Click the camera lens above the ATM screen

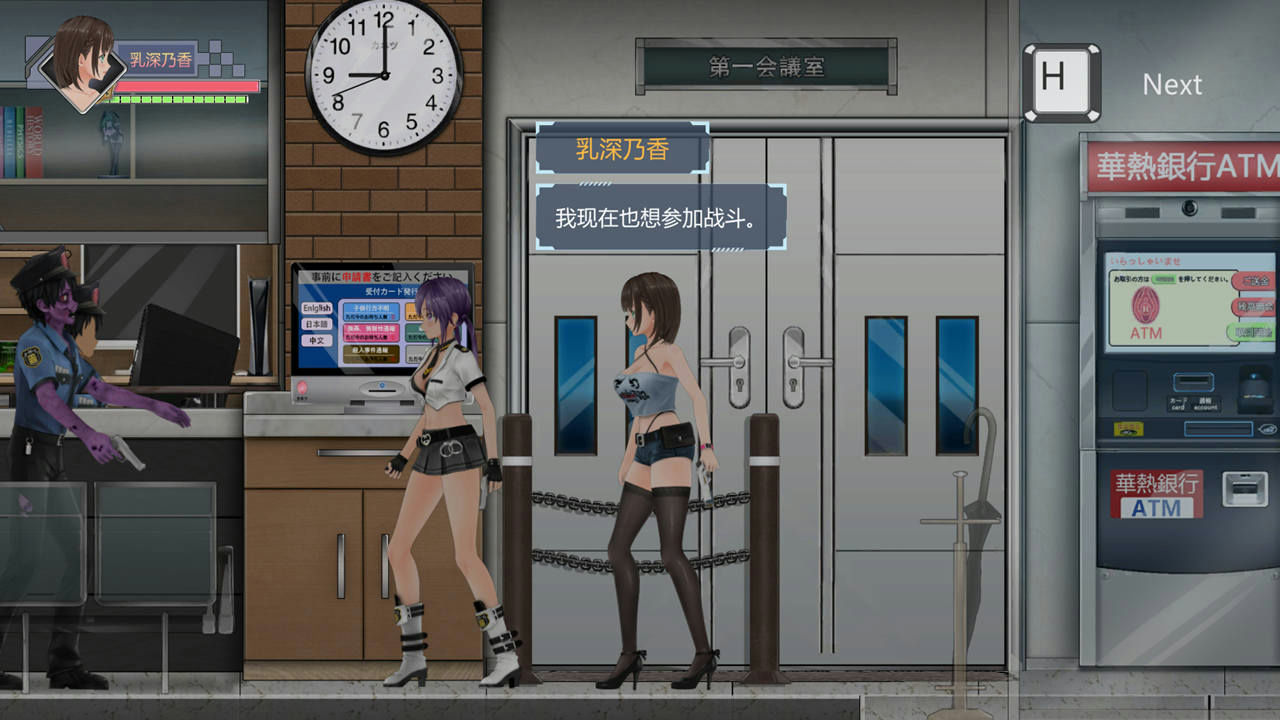click(x=1190, y=210)
